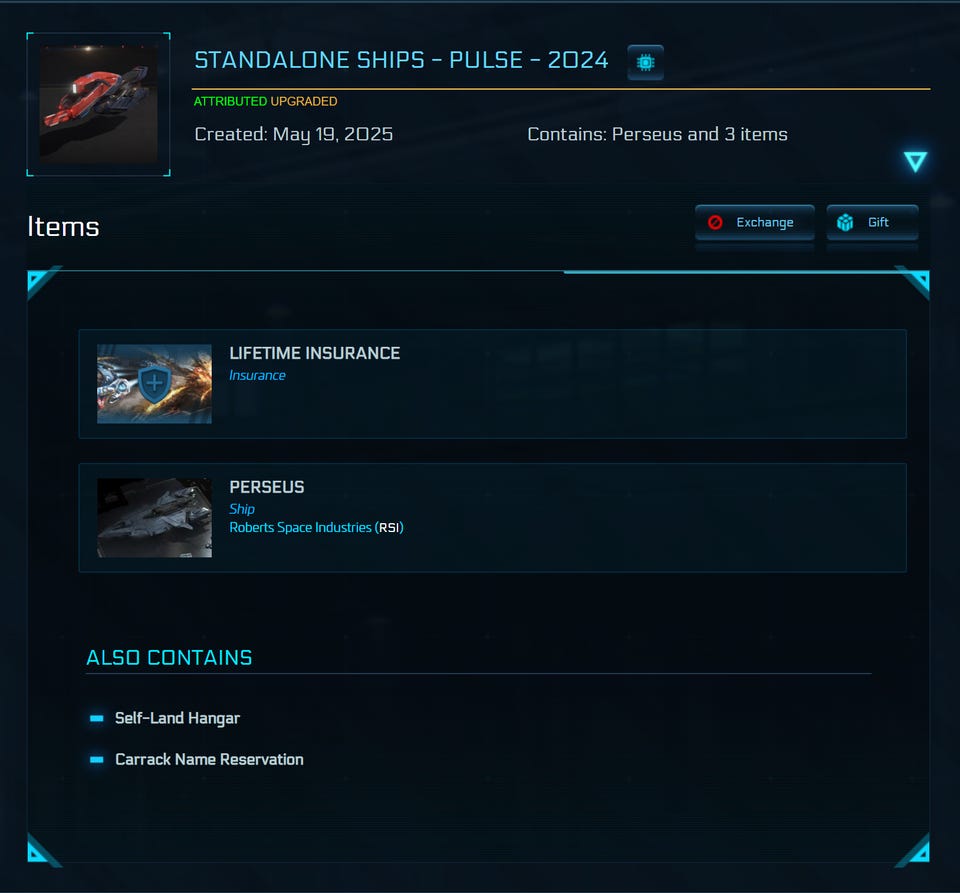Collapse the pledge details arrow

tap(915, 162)
